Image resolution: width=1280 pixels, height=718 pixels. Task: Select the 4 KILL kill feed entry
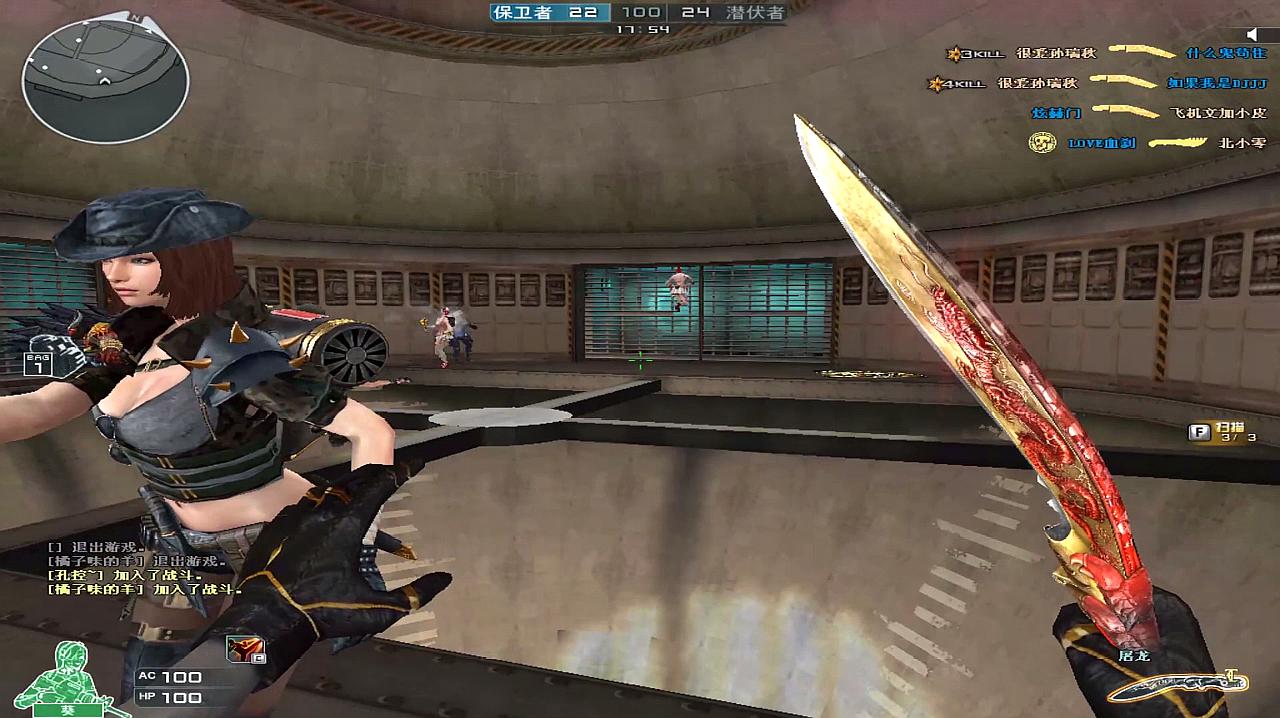tap(1095, 84)
